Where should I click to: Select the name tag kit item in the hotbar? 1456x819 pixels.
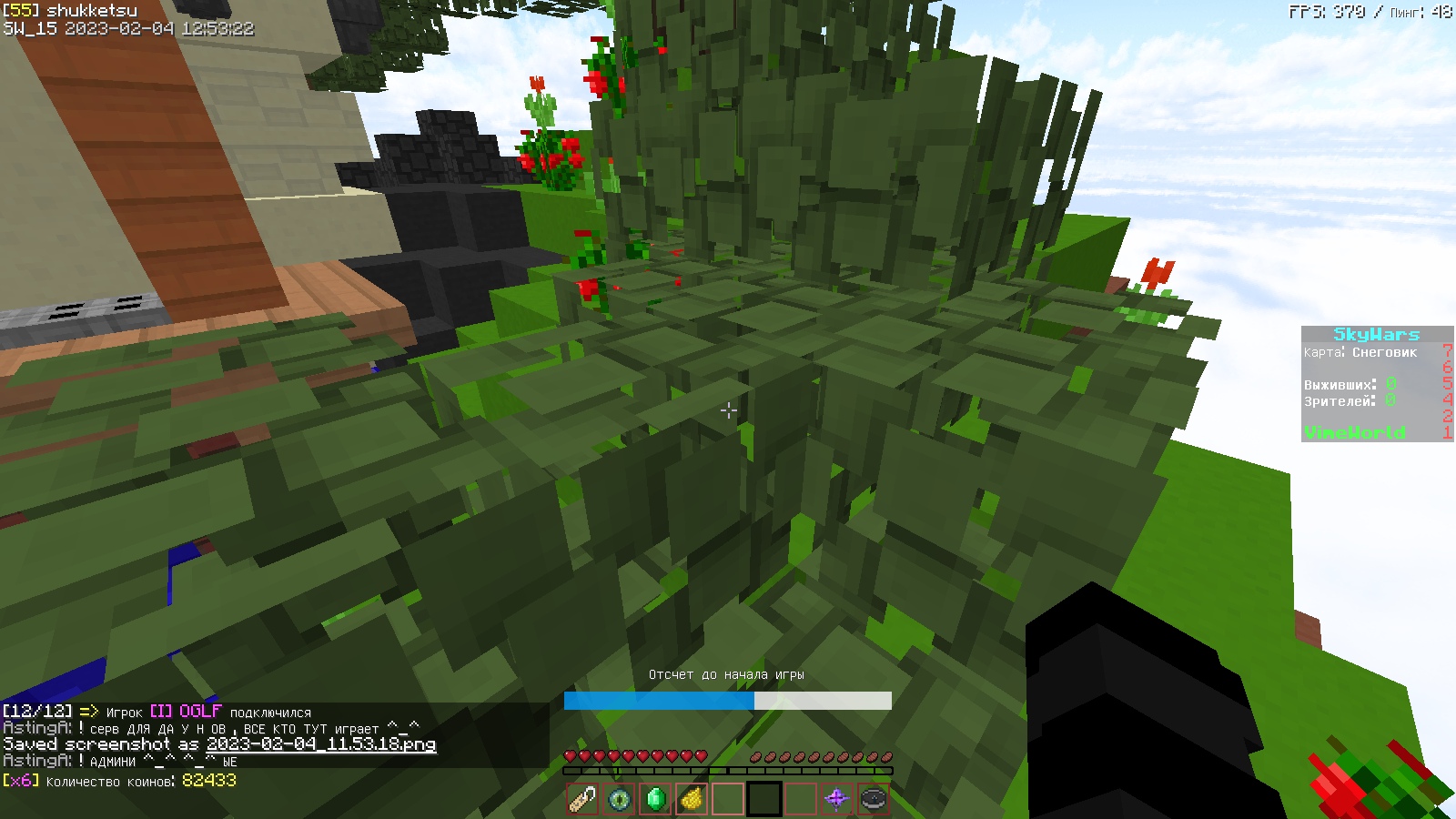click(582, 798)
